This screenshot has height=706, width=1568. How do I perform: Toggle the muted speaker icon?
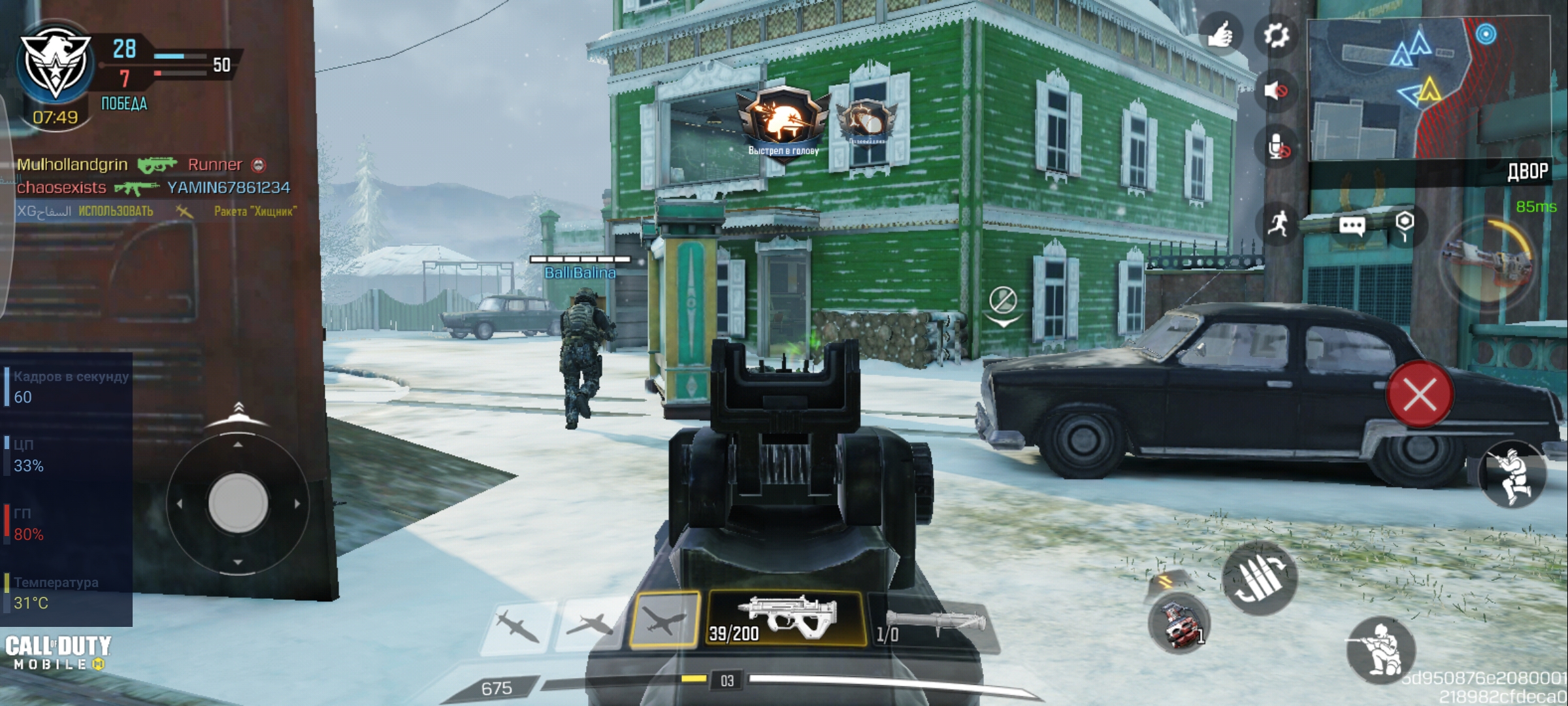(x=1276, y=90)
